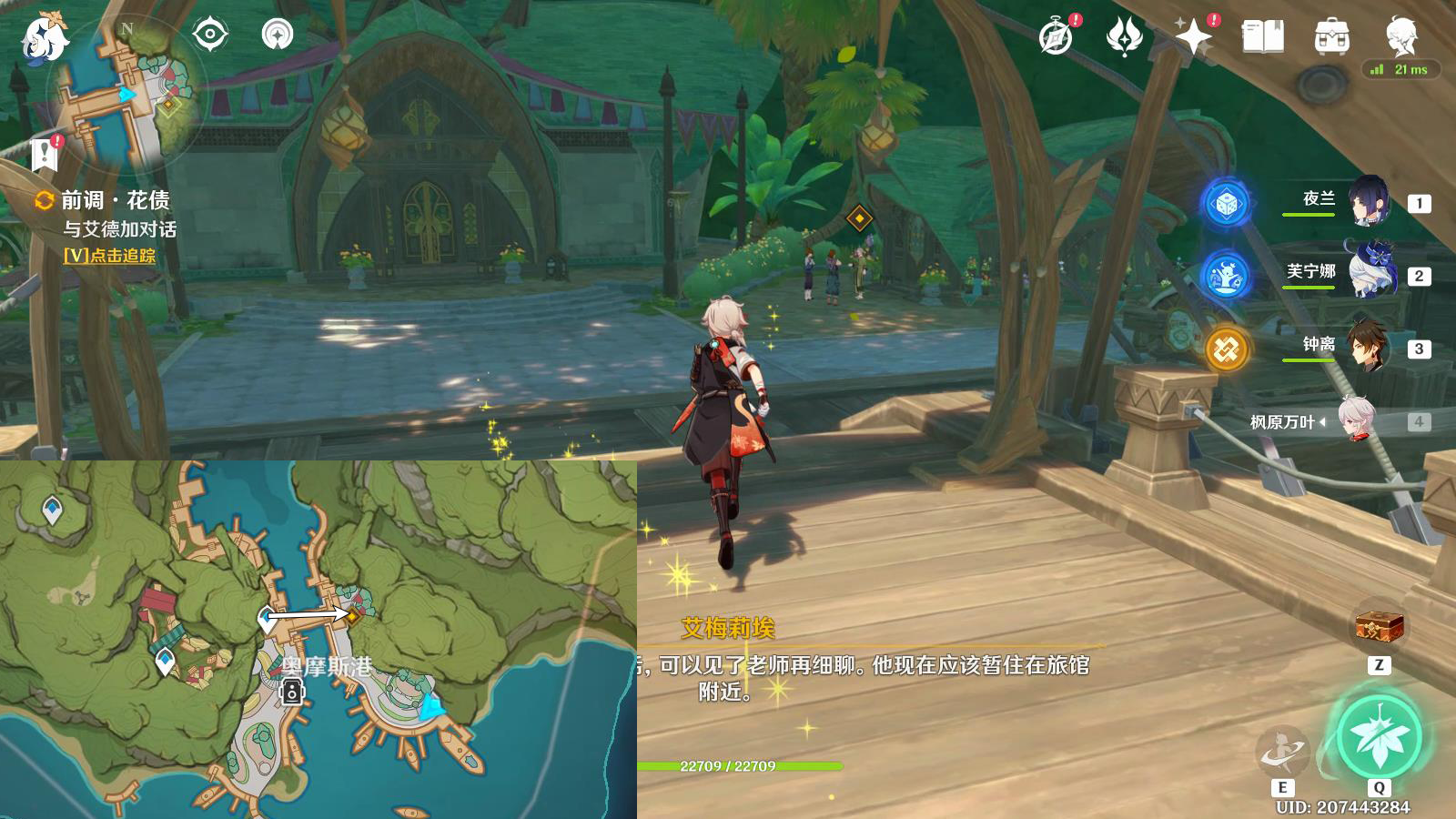
Task: Use the Elemental Skill button
Action: [x=1282, y=751]
